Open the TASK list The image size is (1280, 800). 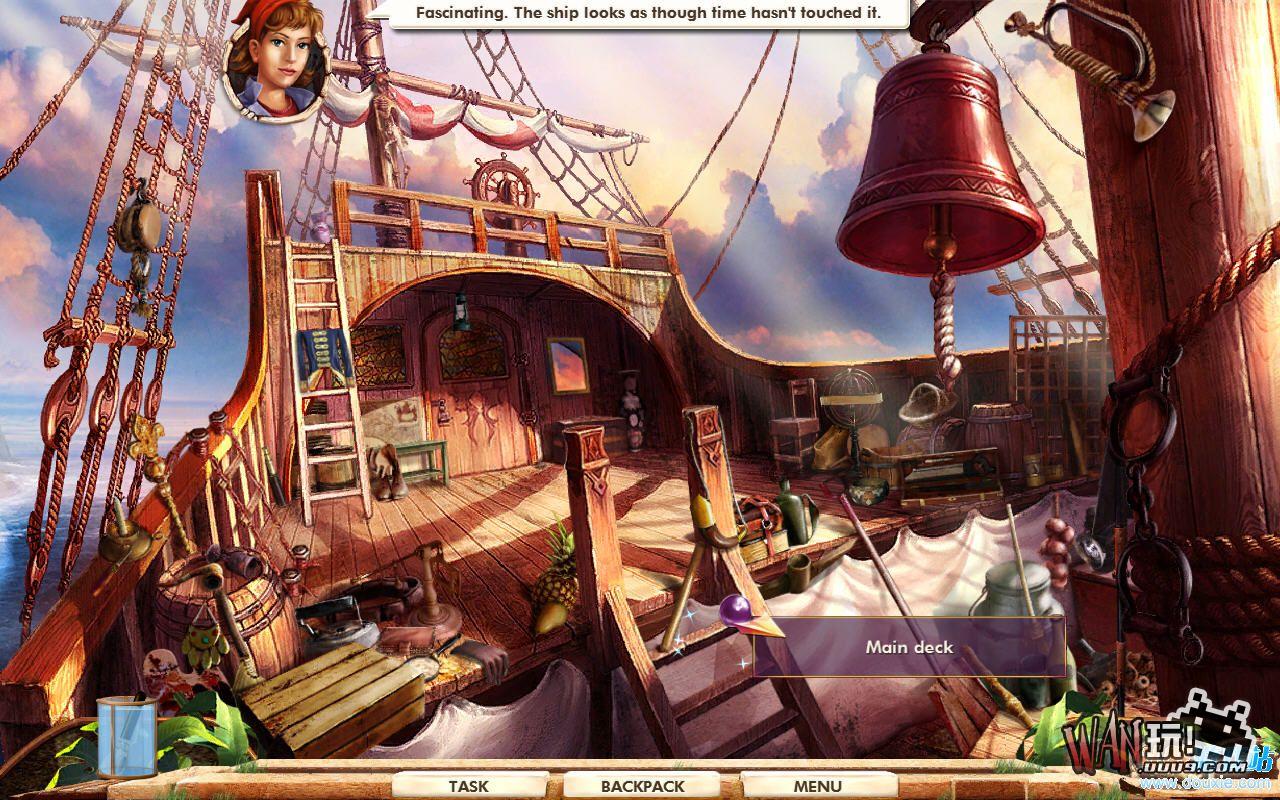(469, 786)
